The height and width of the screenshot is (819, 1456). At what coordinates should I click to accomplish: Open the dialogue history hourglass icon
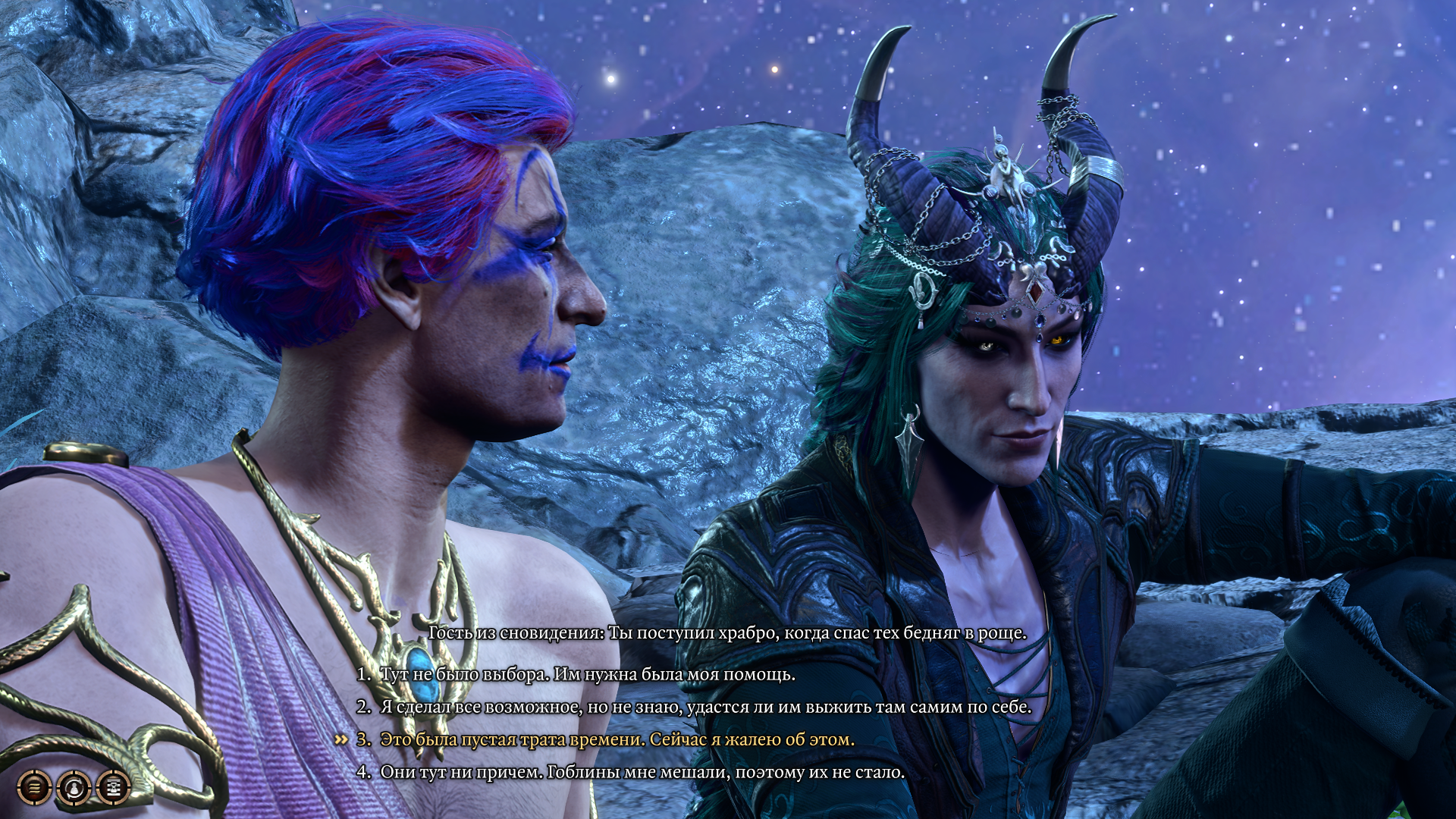pyautogui.click(x=114, y=788)
